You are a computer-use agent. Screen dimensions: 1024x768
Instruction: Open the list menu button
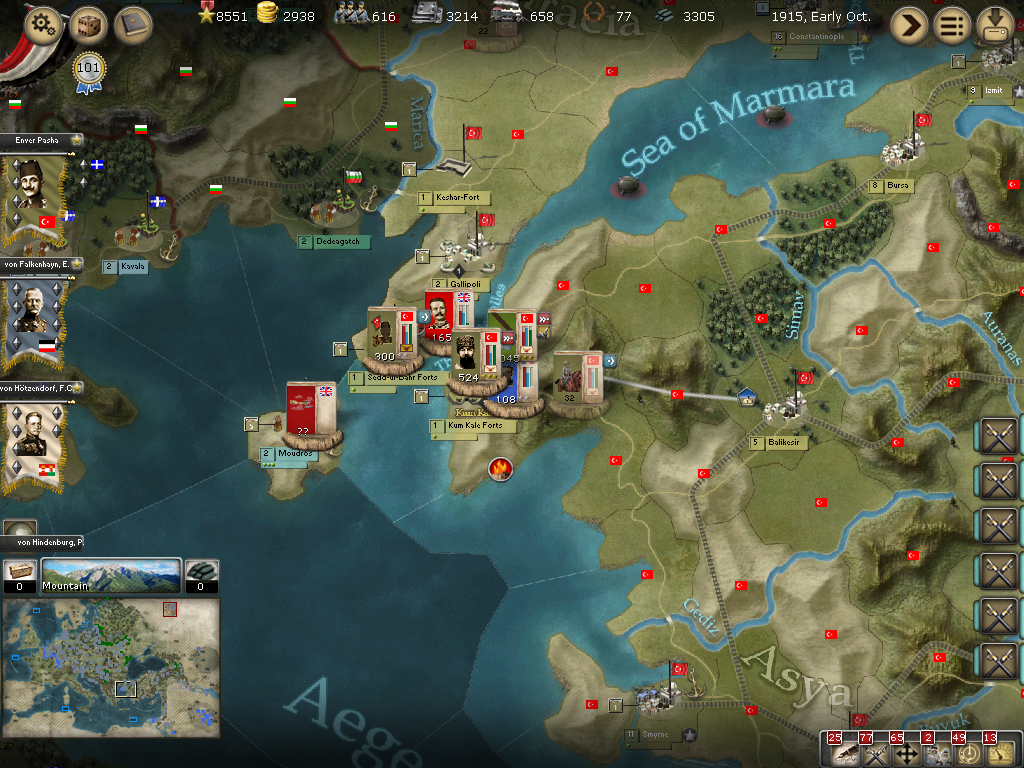(952, 25)
